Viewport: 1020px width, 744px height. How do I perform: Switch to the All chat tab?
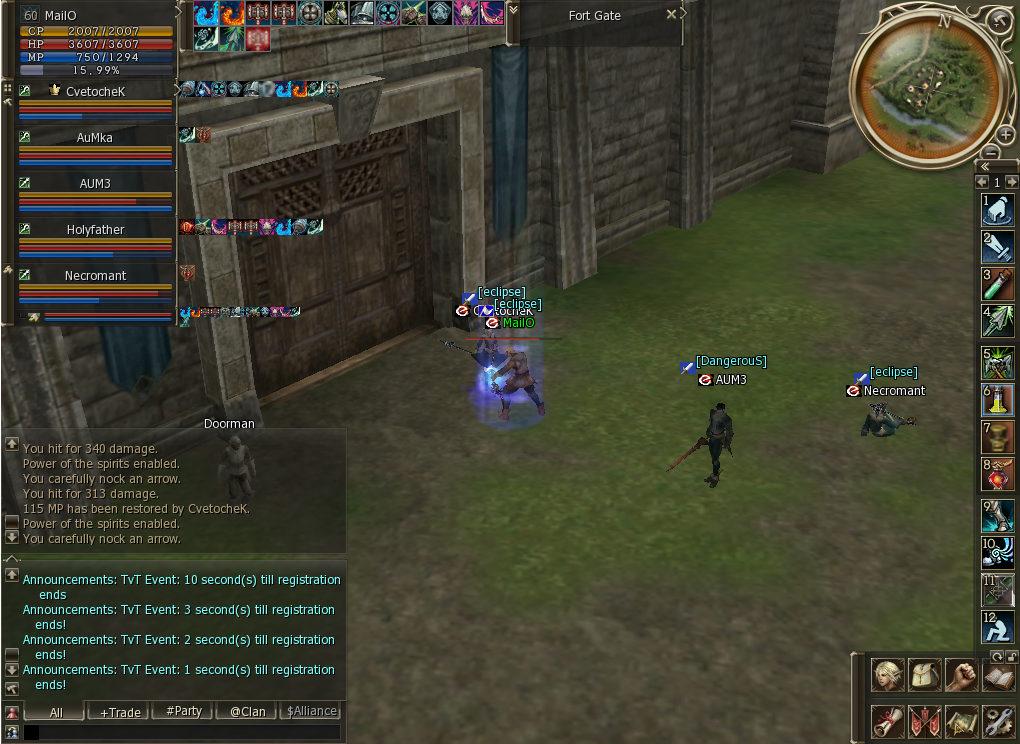56,712
